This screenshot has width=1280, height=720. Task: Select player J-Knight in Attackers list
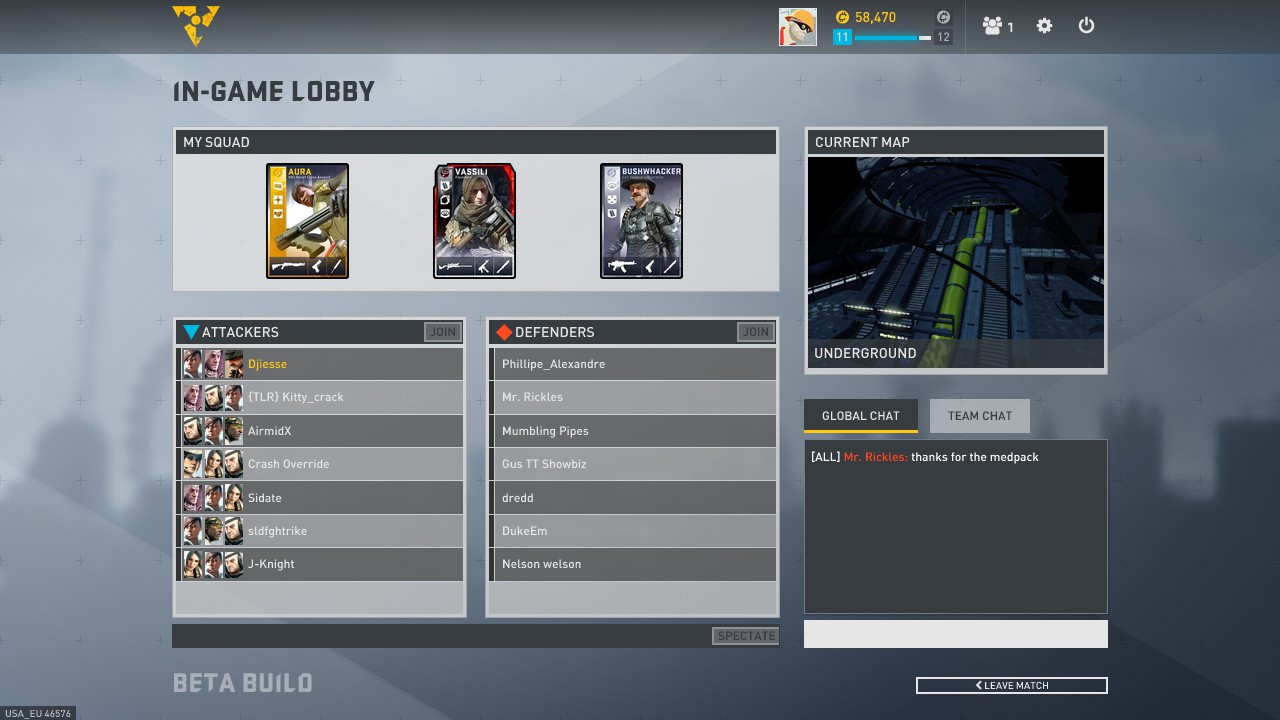point(320,564)
